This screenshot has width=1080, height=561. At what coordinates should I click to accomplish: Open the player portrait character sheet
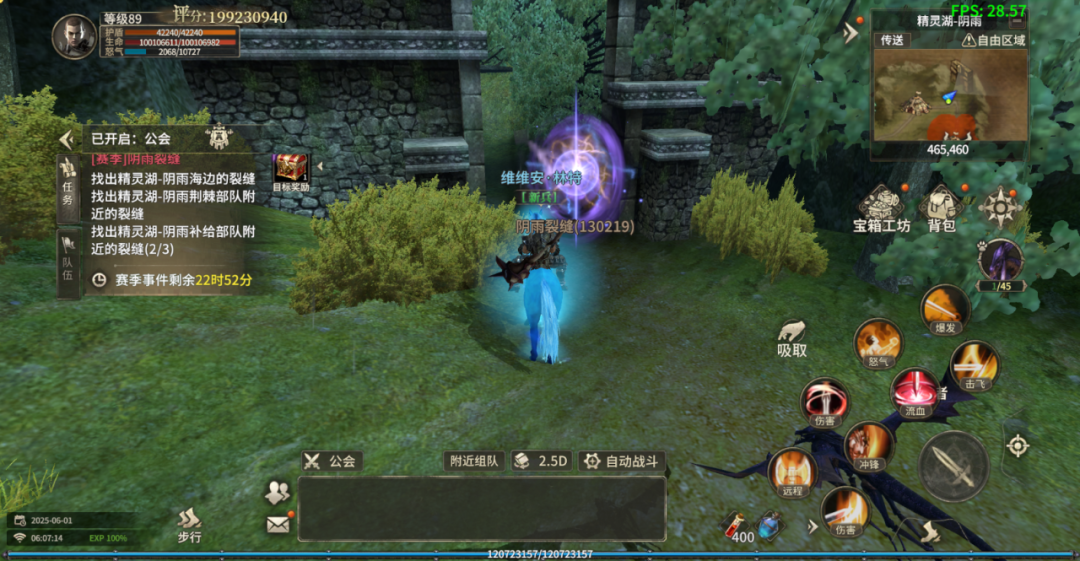point(74,36)
